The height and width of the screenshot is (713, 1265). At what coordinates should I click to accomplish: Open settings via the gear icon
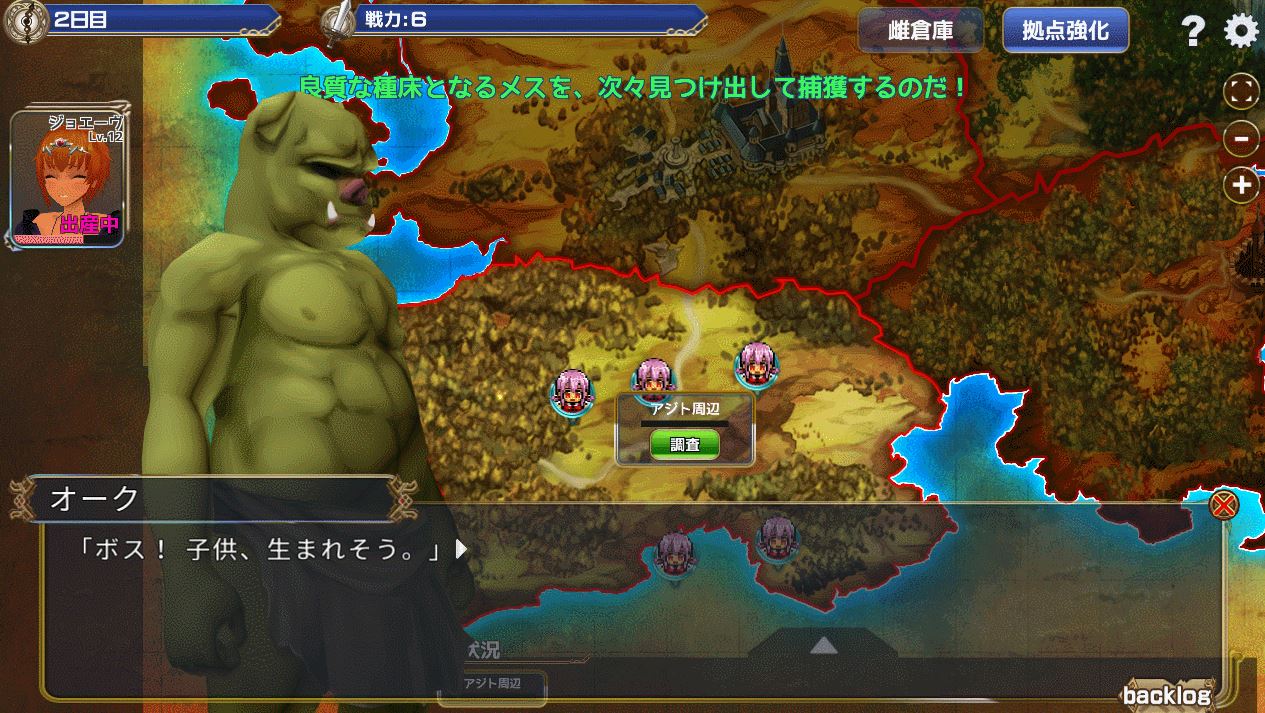(1241, 32)
